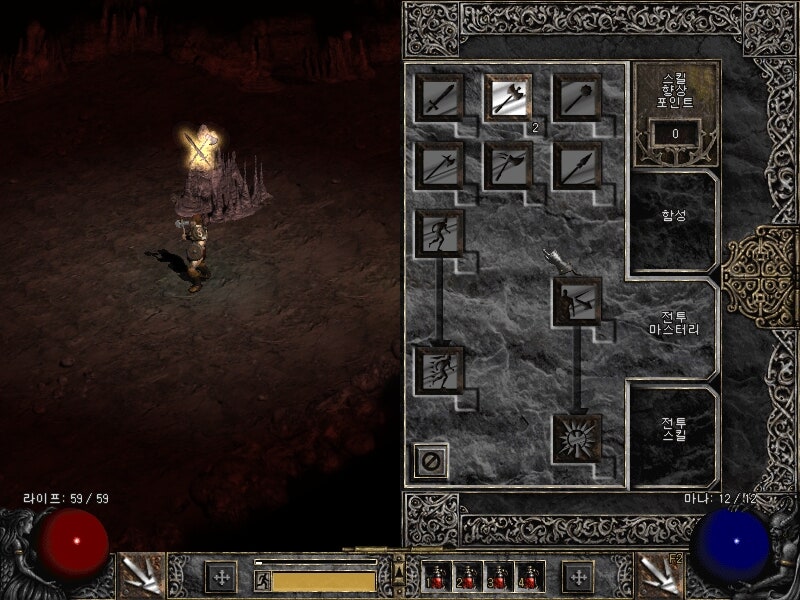
Task: Toggle run/walk mode button
Action: pos(262,580)
